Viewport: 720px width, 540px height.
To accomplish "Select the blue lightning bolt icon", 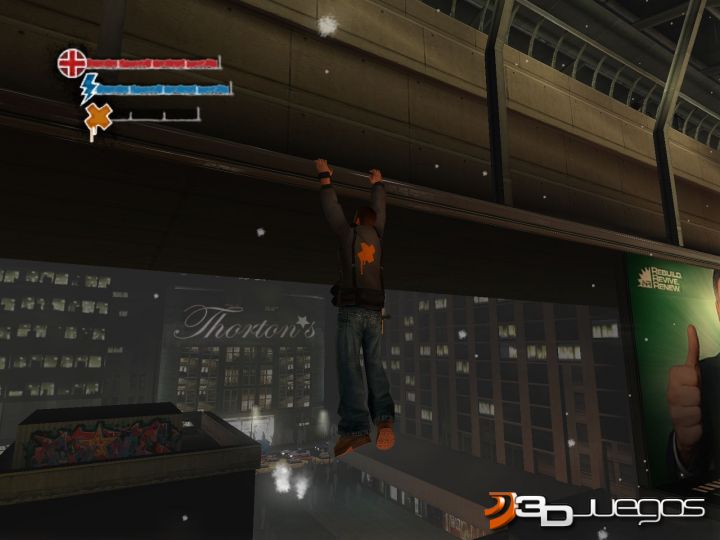I will point(90,88).
